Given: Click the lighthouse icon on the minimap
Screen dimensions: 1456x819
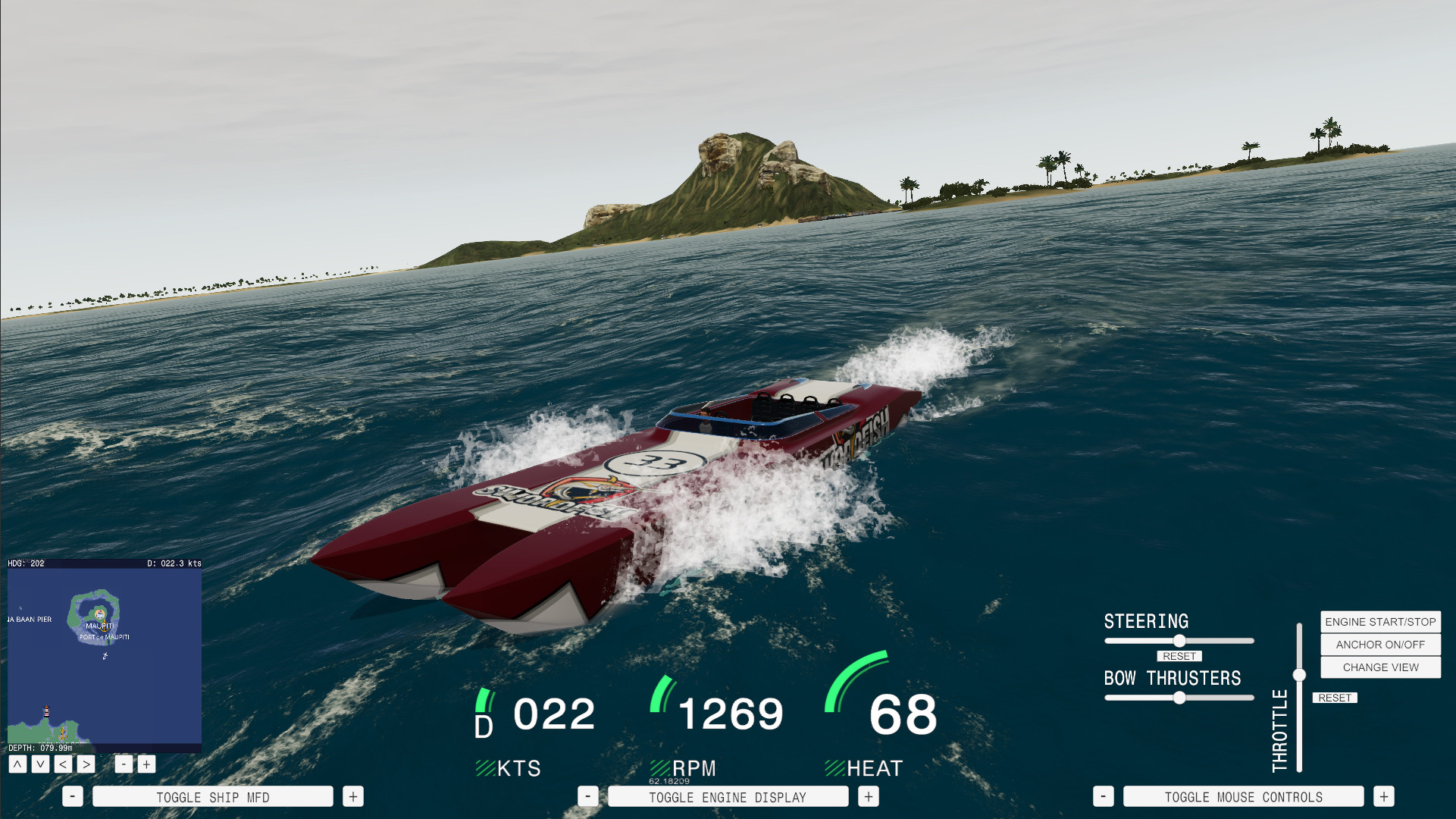Looking at the screenshot, I should 45,713.
